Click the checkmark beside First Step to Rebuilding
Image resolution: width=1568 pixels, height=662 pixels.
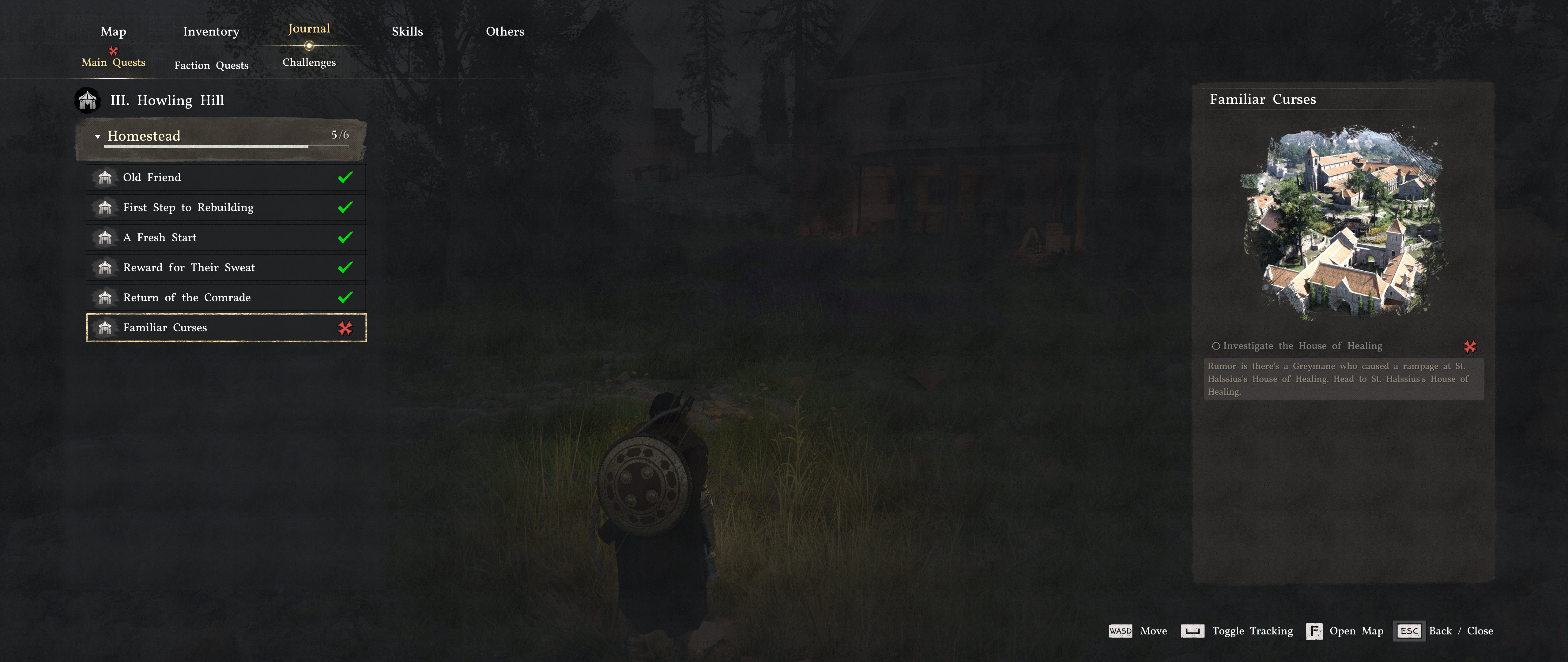(x=345, y=207)
